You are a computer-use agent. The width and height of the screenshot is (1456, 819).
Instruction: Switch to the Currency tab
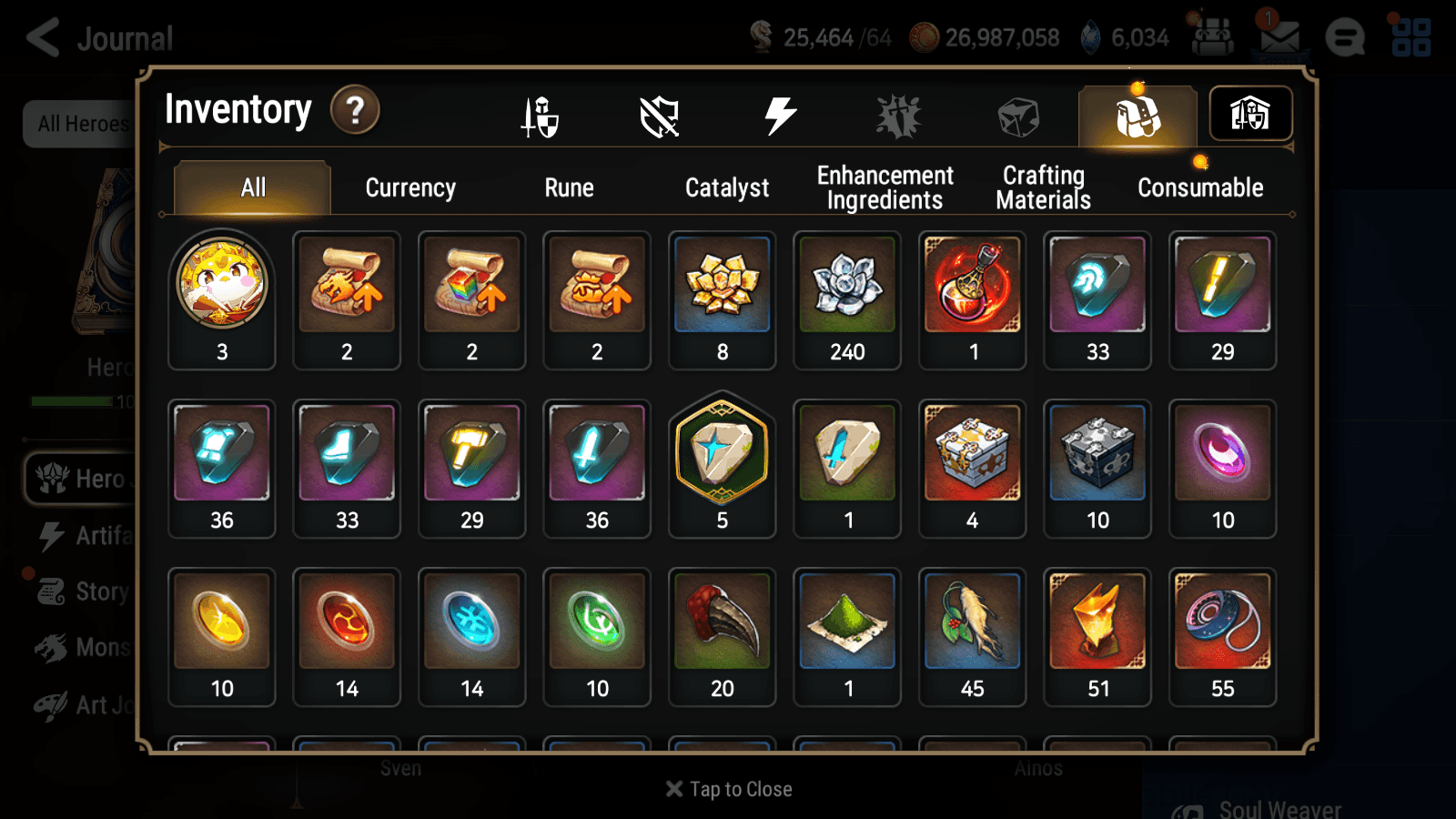(410, 187)
